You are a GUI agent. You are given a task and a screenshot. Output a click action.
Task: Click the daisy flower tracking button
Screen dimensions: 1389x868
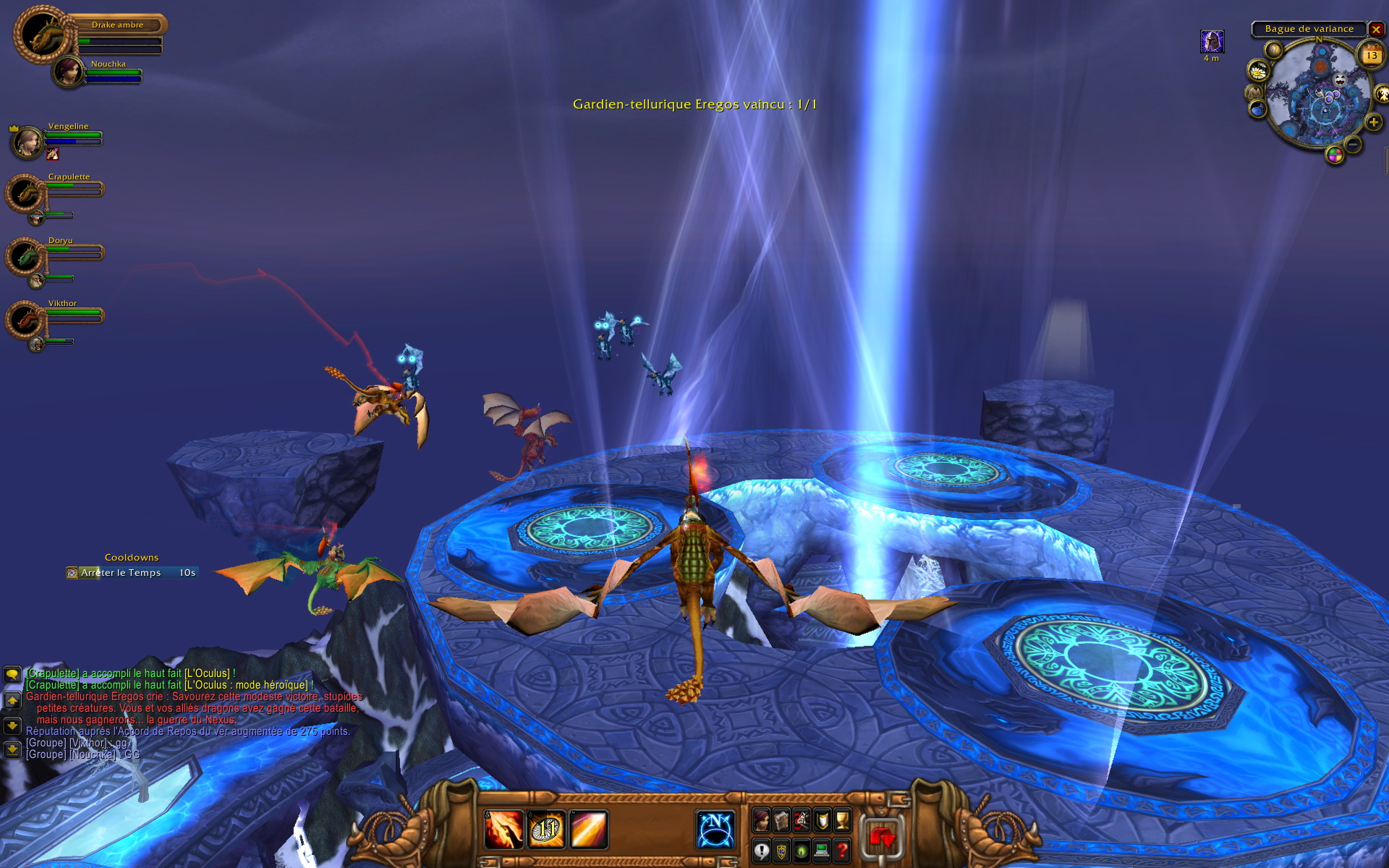click(x=1259, y=70)
